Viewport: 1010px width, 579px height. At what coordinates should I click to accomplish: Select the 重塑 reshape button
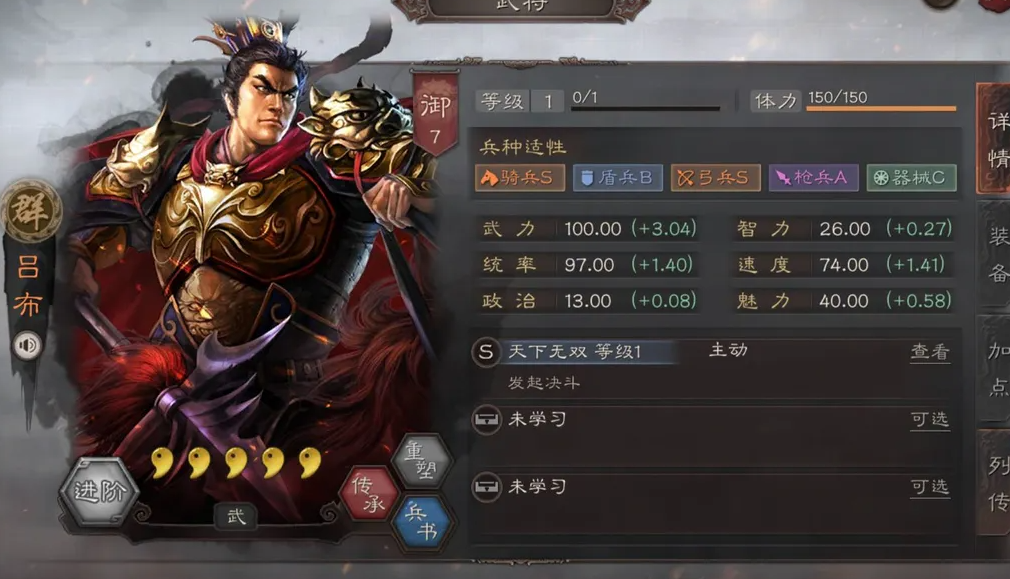click(x=421, y=462)
